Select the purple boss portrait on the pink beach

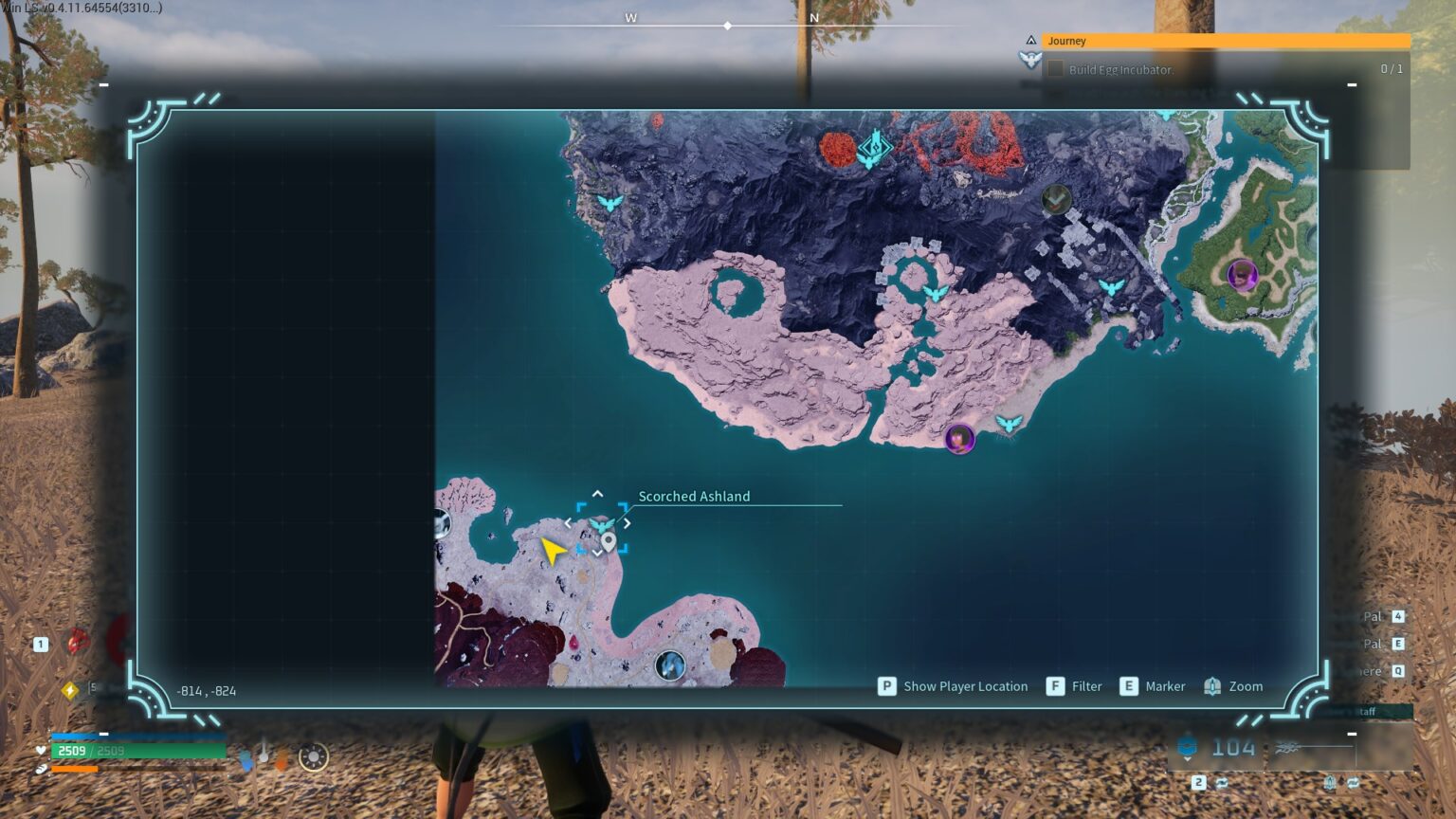coord(959,439)
